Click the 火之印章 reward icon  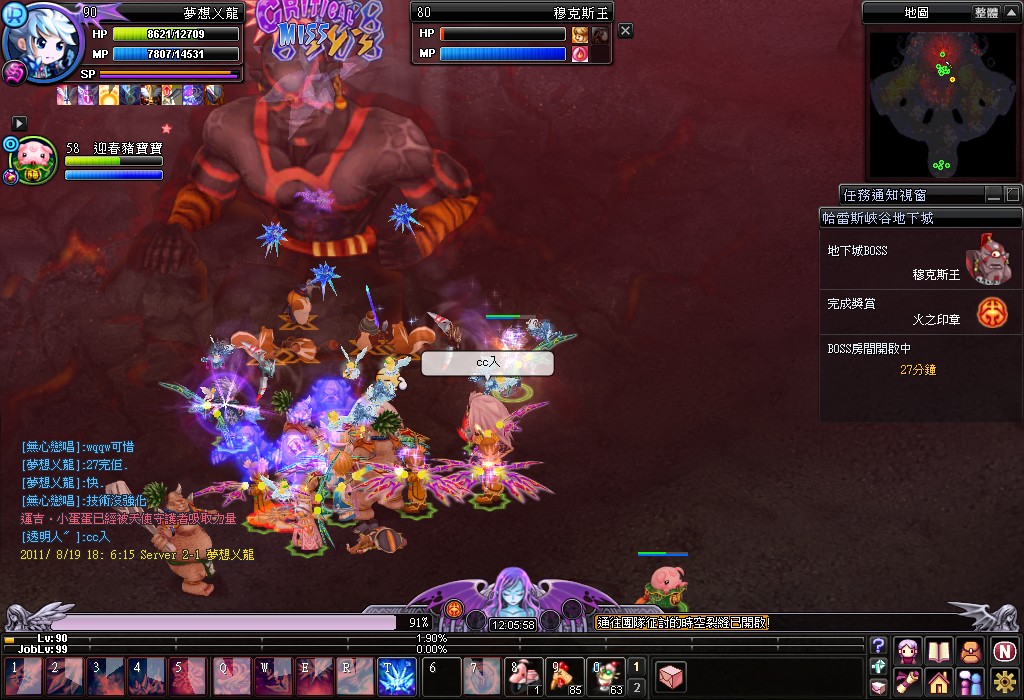992,312
